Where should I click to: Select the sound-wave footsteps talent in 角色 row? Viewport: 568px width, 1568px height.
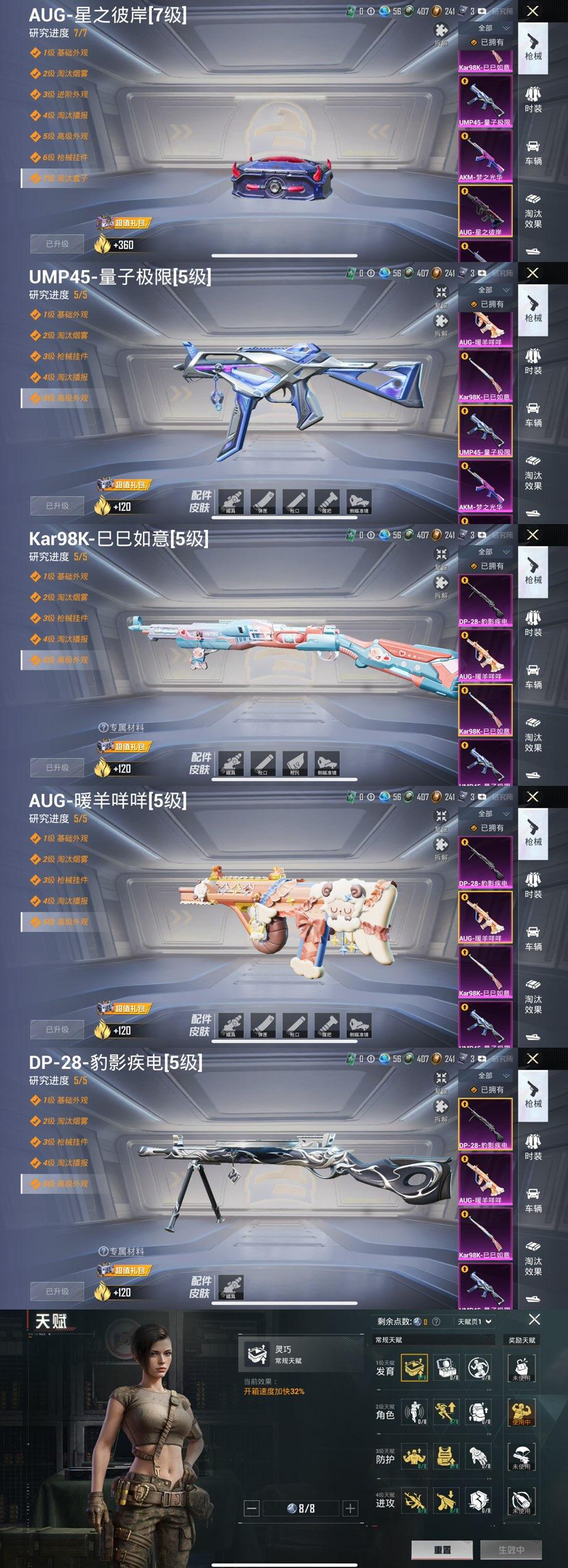point(414,1412)
